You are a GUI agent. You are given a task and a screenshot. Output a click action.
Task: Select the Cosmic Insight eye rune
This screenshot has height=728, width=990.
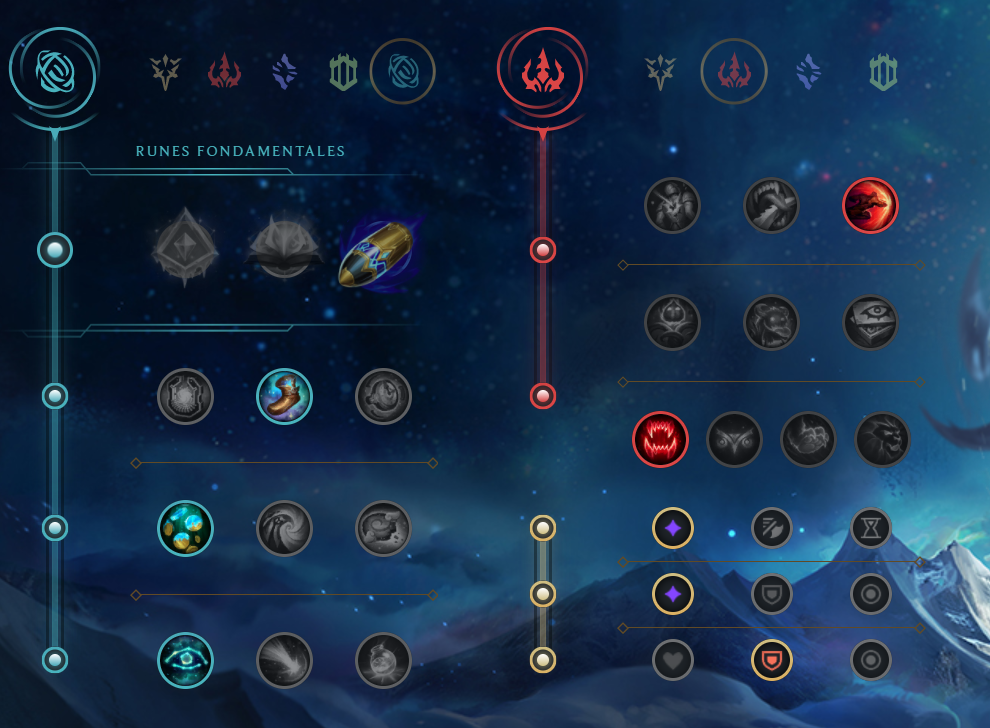point(186,660)
